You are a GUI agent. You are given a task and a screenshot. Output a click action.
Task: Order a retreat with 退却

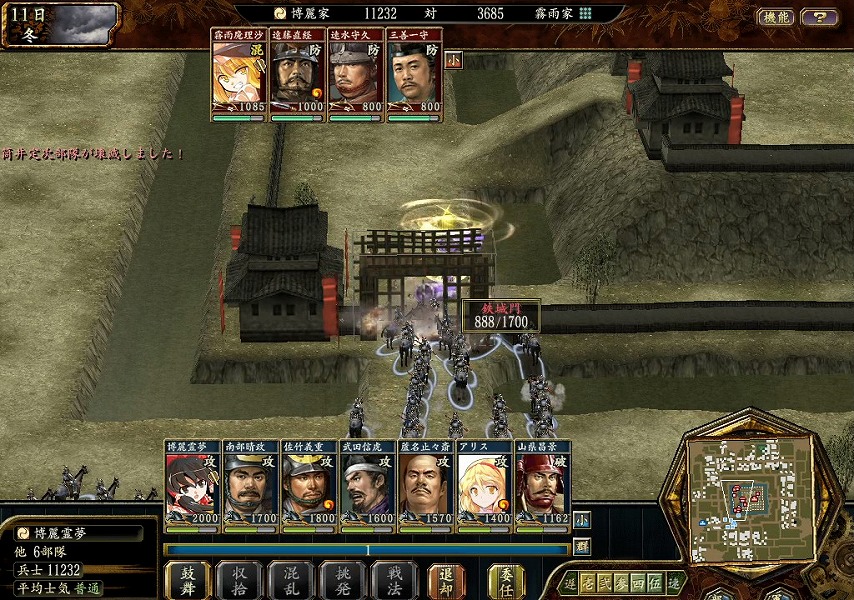[x=446, y=580]
